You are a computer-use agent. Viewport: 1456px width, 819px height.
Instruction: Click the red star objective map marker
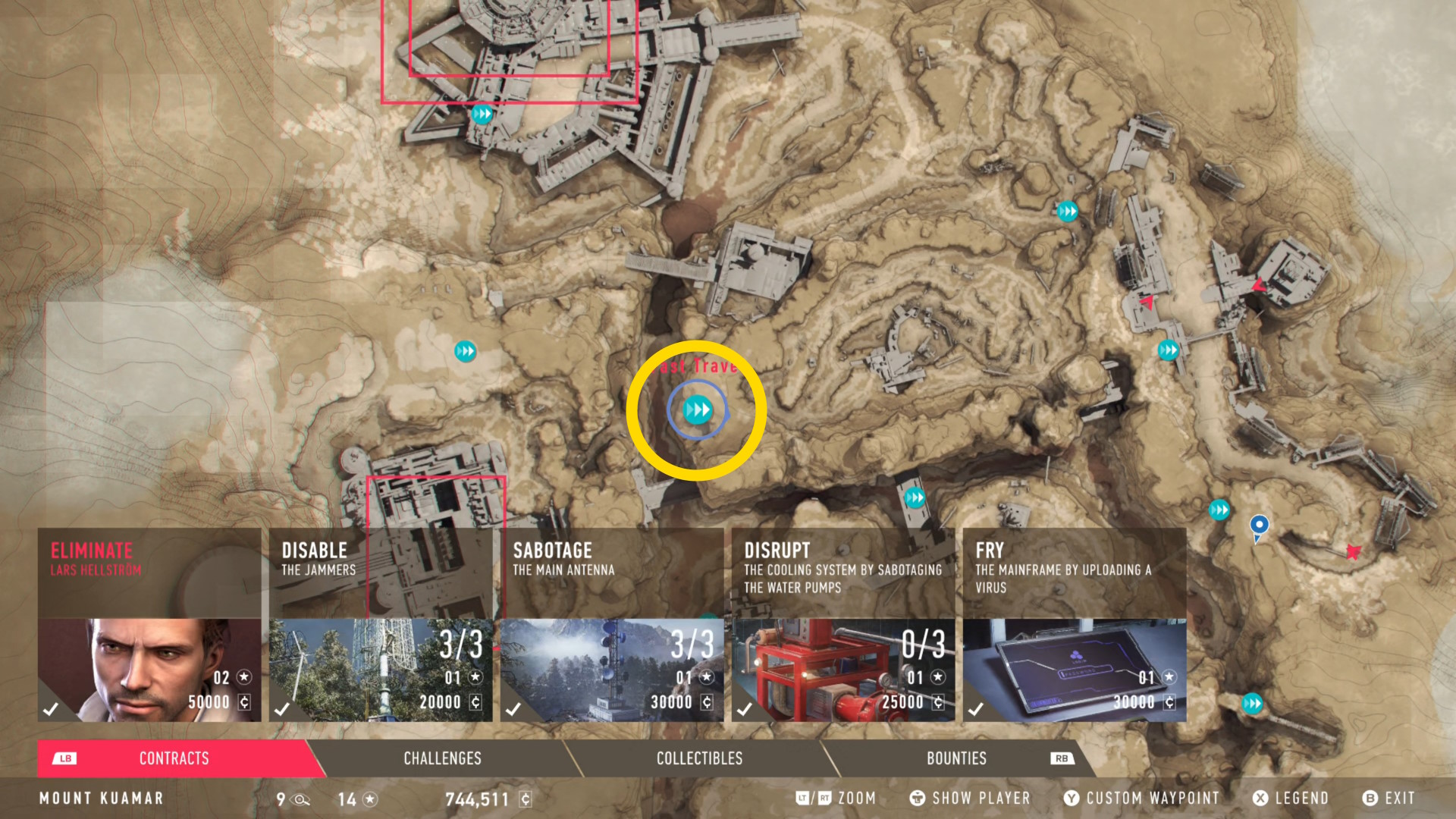click(x=1354, y=551)
